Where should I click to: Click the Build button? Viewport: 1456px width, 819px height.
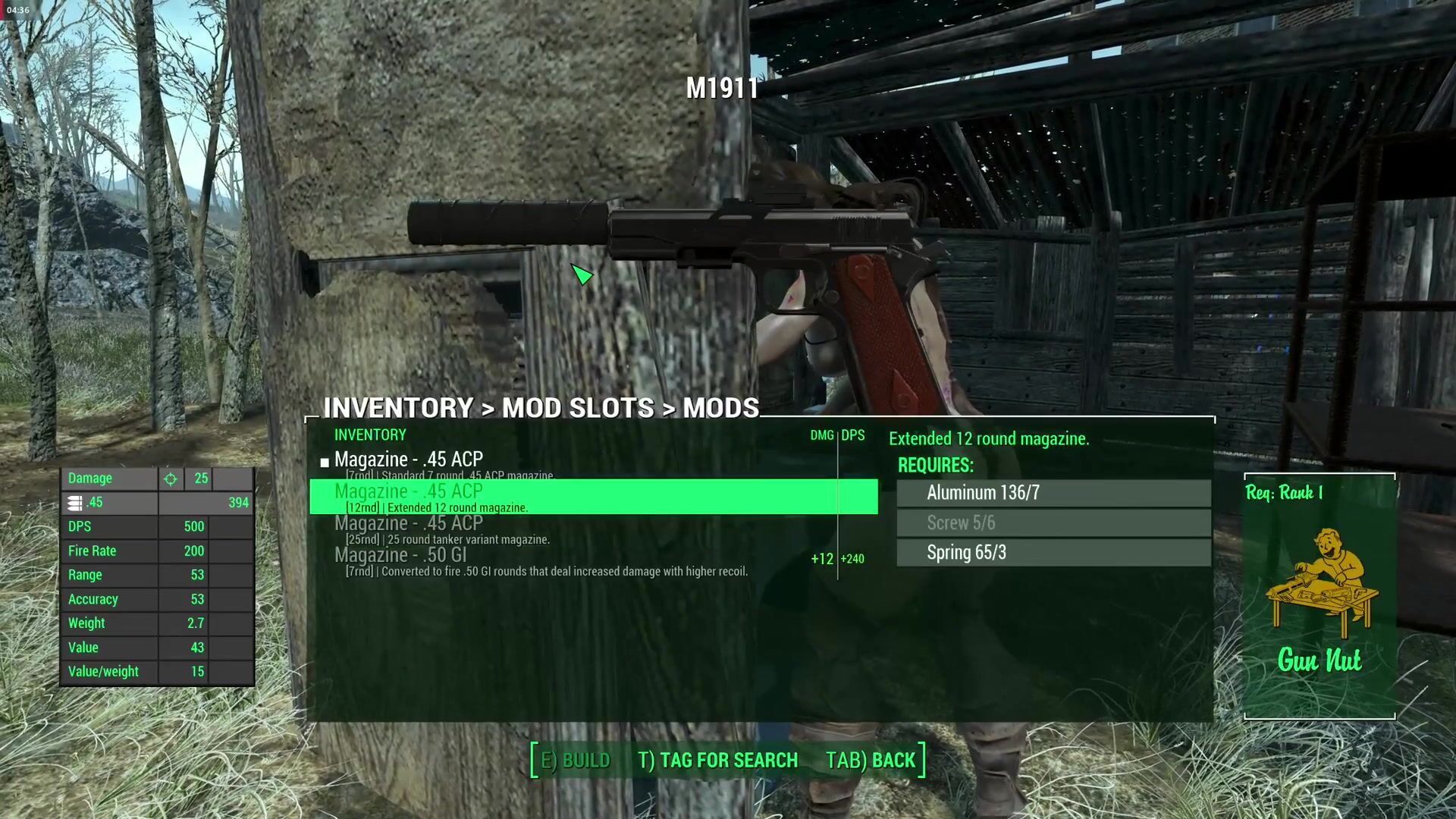coord(575,760)
